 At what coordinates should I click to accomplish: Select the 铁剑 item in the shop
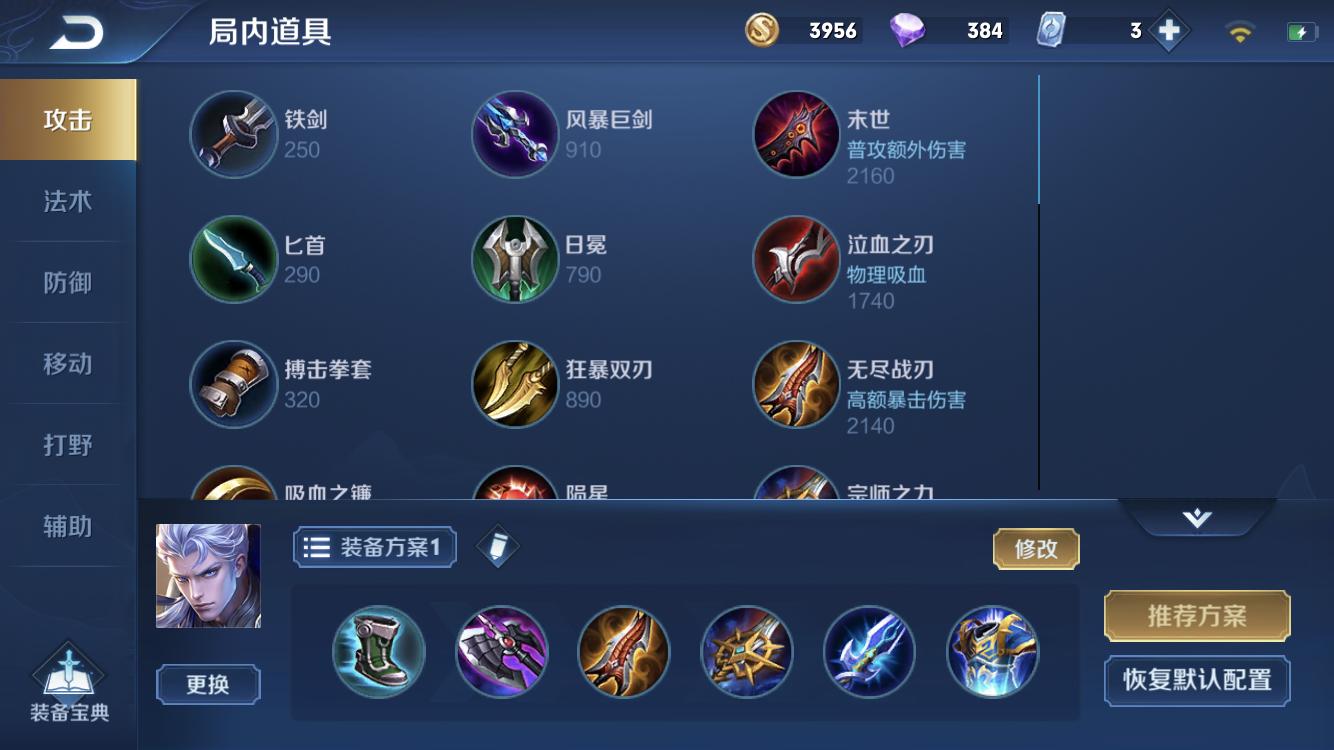click(x=233, y=133)
